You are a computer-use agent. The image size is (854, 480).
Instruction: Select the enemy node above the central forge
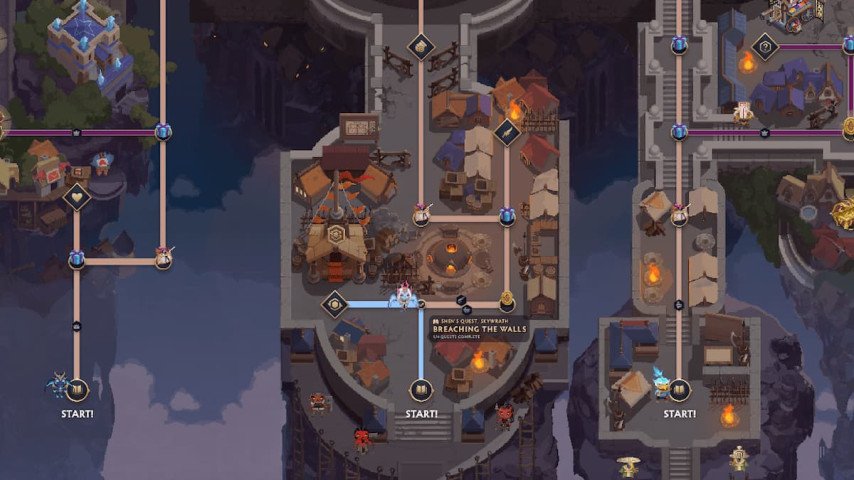coord(422,215)
